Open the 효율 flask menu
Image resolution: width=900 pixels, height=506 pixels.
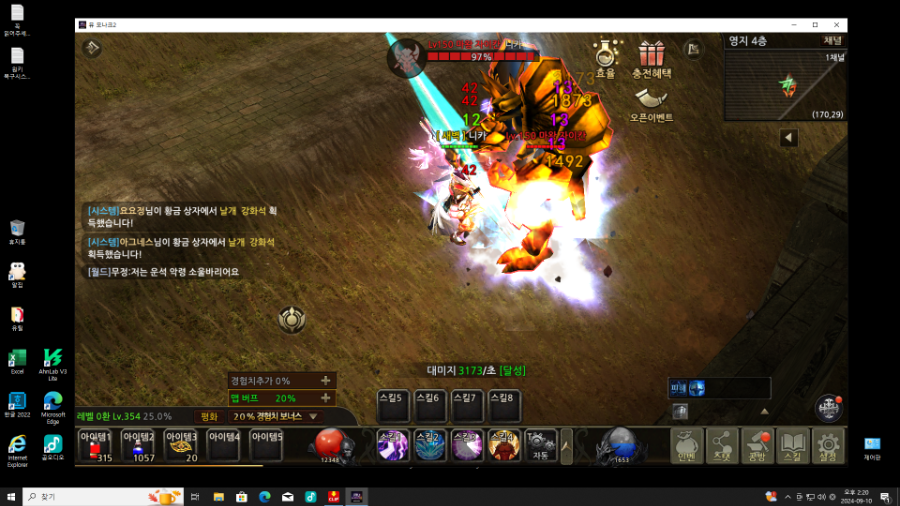(605, 57)
